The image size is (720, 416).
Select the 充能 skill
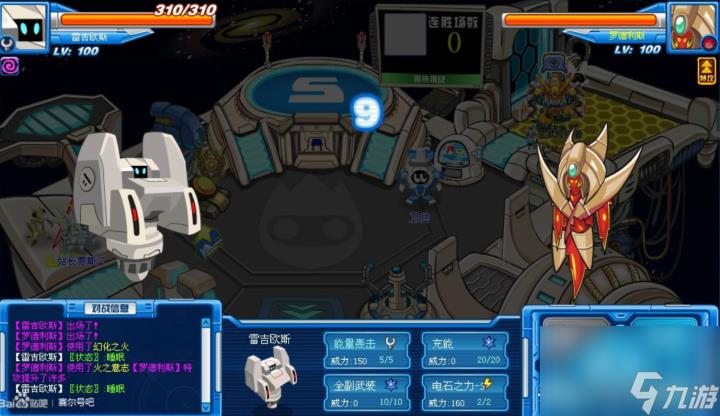tap(463, 350)
